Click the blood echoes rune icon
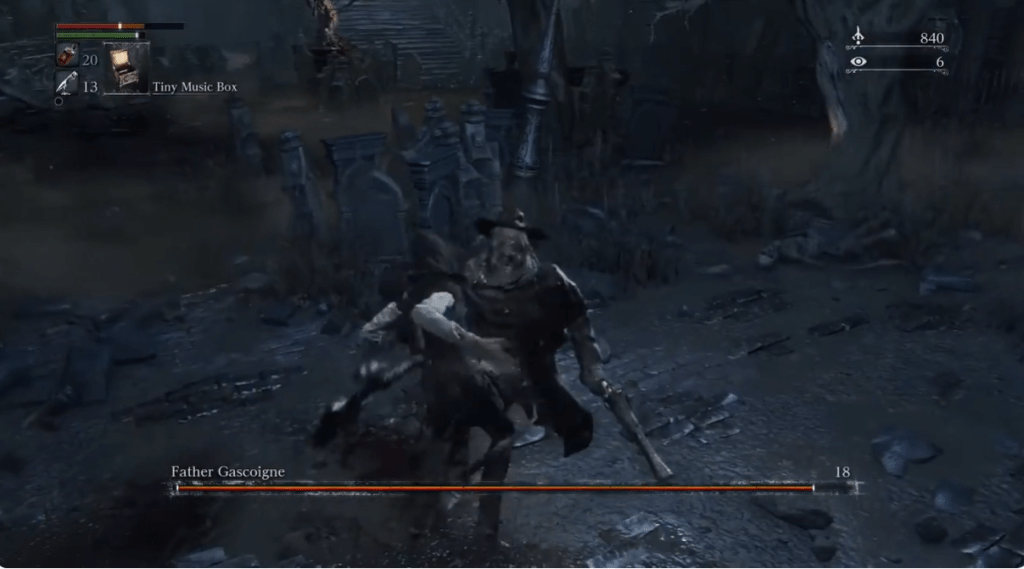This screenshot has height=569, width=1024. [857, 38]
